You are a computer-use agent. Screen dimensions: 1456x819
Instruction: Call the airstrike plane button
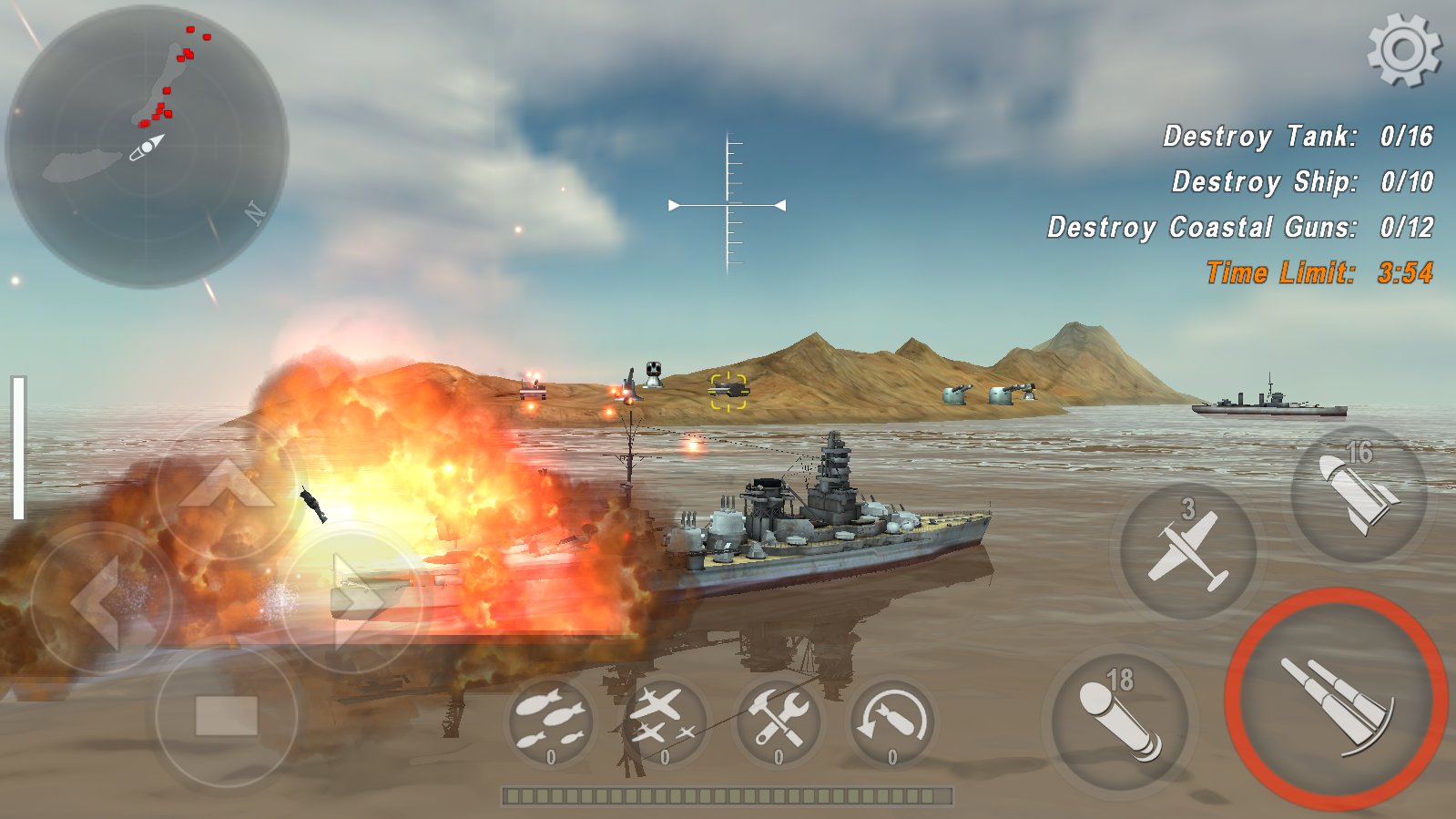coord(1186,551)
